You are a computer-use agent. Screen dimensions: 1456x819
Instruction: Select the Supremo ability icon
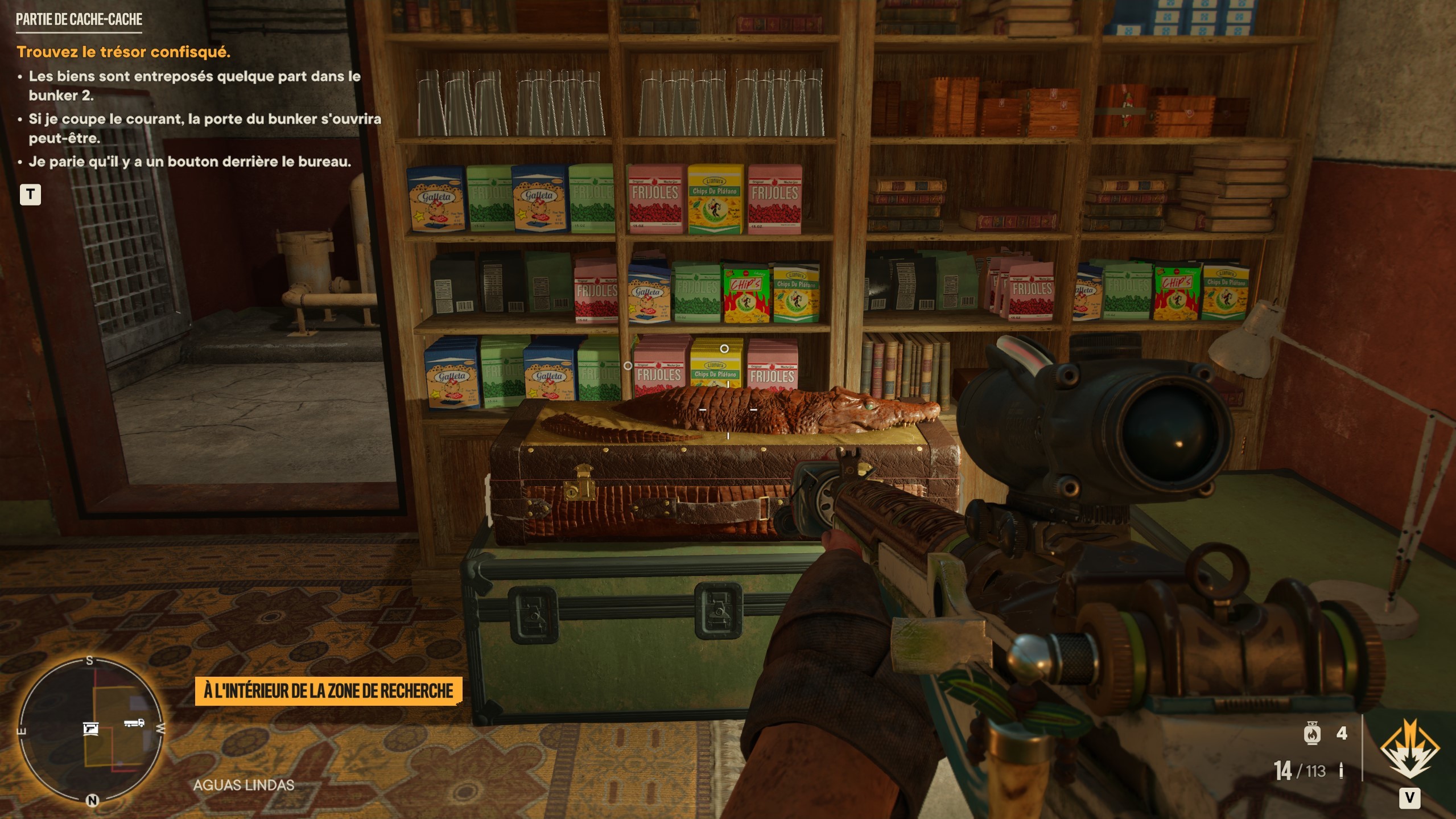[1409, 749]
